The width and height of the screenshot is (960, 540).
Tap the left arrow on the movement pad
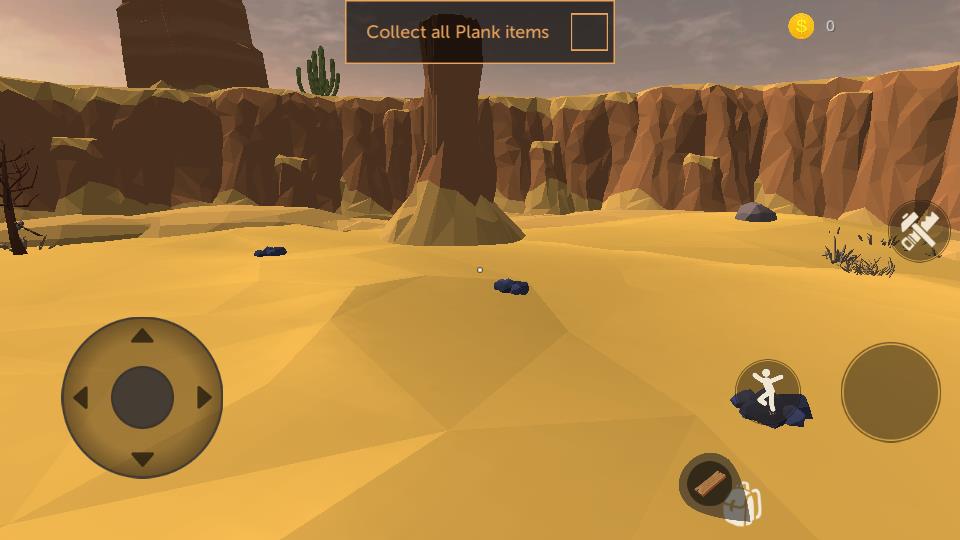coord(80,398)
